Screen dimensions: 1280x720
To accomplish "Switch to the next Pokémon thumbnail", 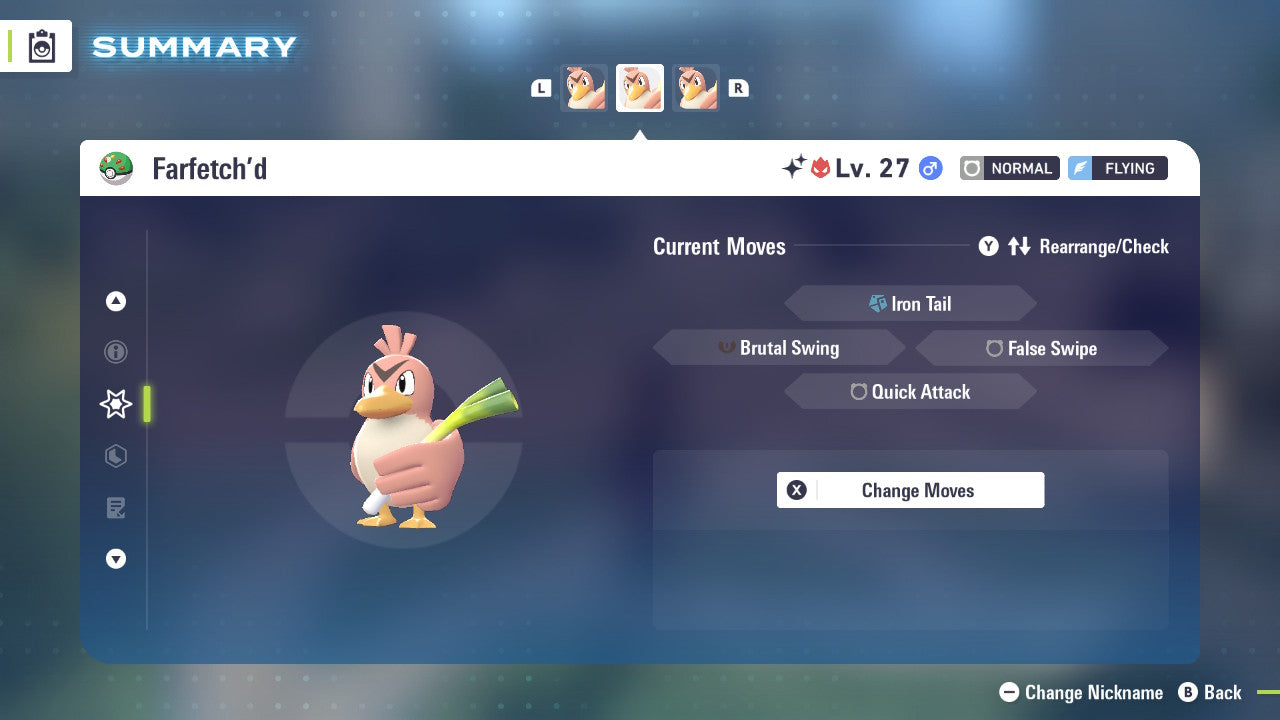I will click(x=696, y=87).
